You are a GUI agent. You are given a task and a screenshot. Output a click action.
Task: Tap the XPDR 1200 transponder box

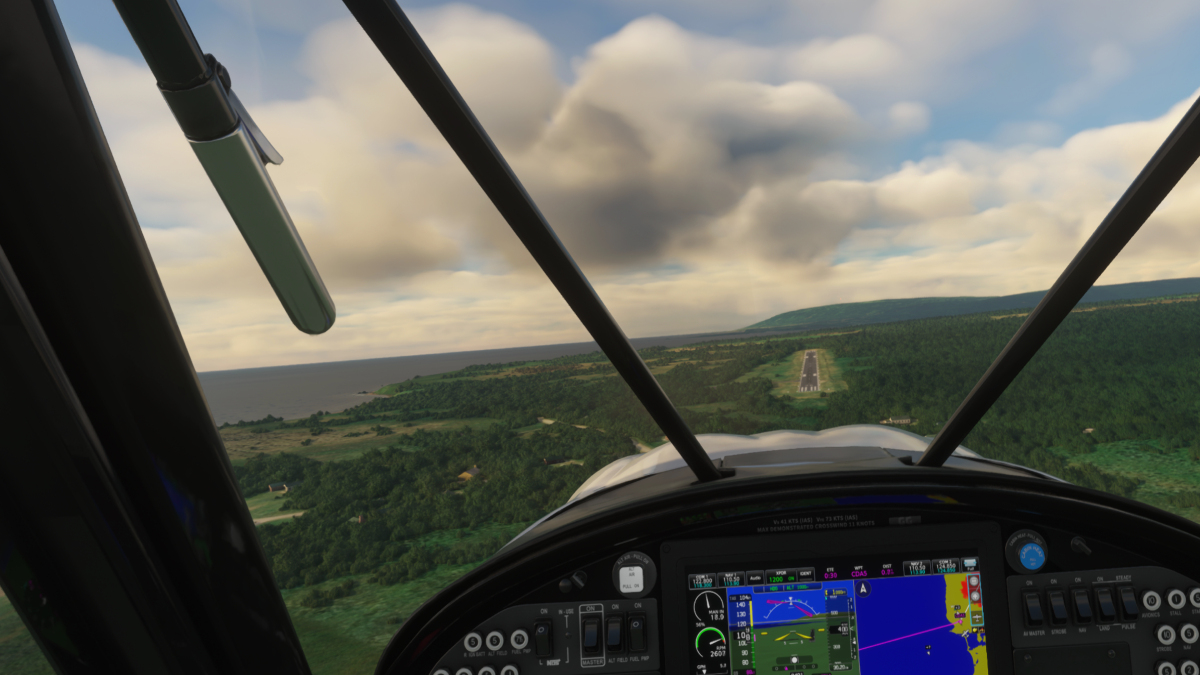point(779,577)
